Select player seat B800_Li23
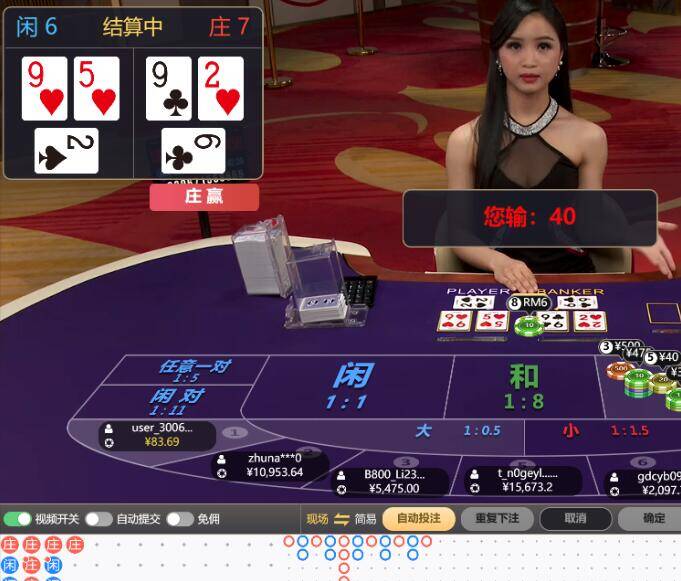The width and height of the screenshot is (681, 581). tap(390, 481)
